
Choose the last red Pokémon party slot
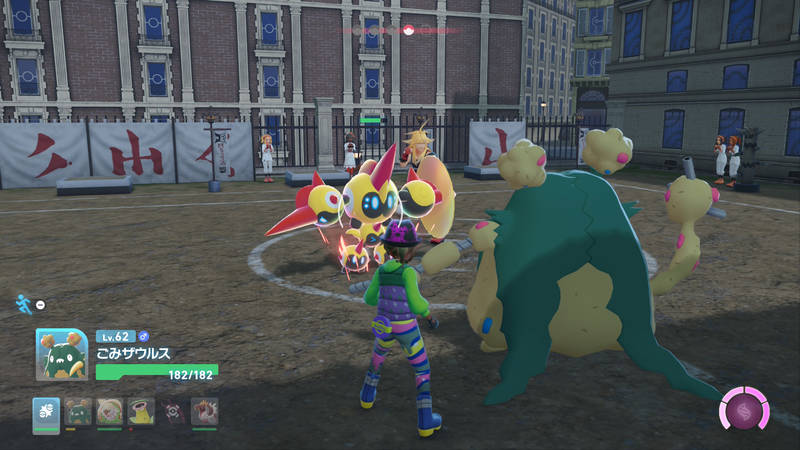(x=205, y=411)
